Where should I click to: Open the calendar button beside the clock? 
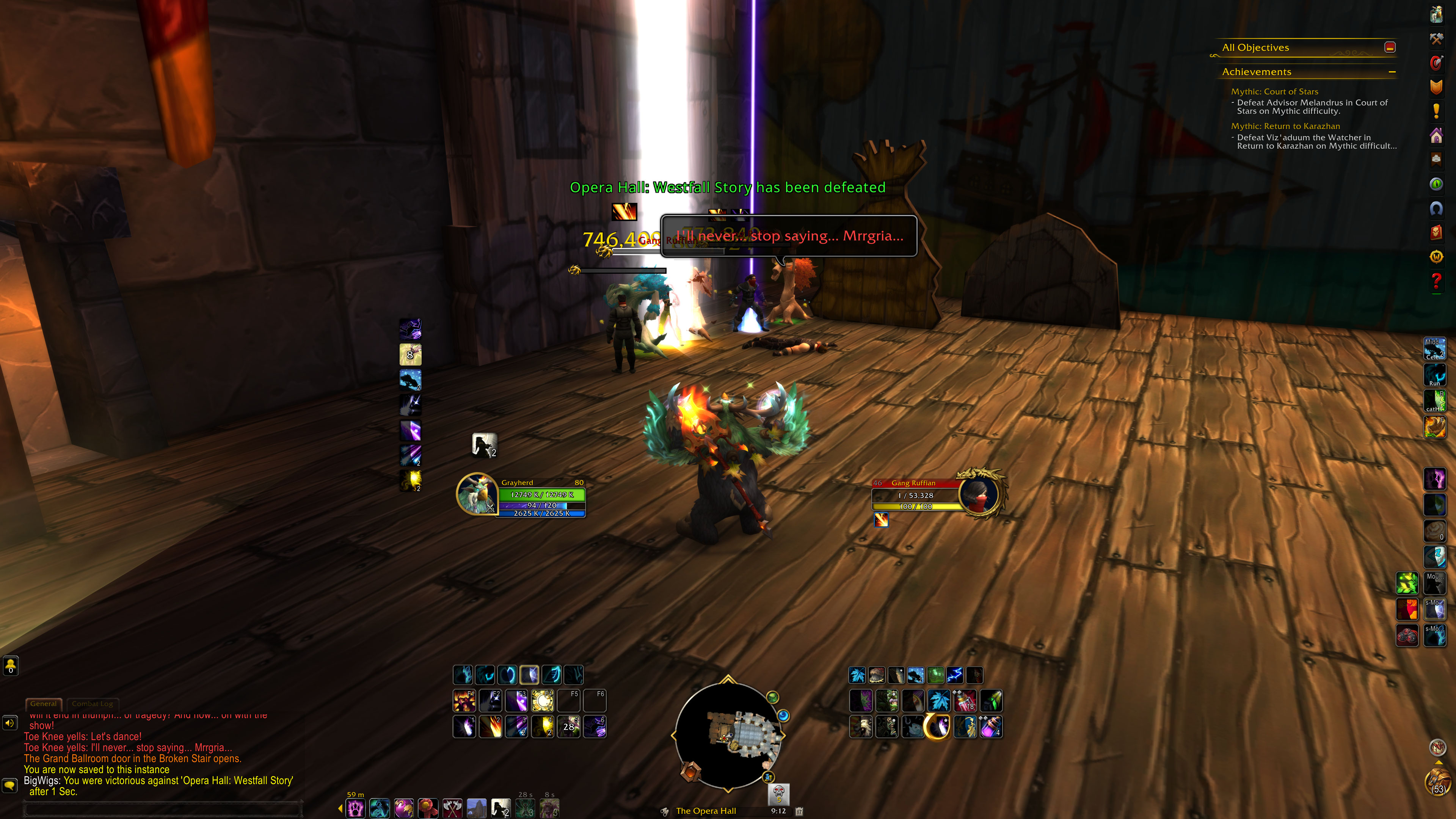(x=799, y=811)
